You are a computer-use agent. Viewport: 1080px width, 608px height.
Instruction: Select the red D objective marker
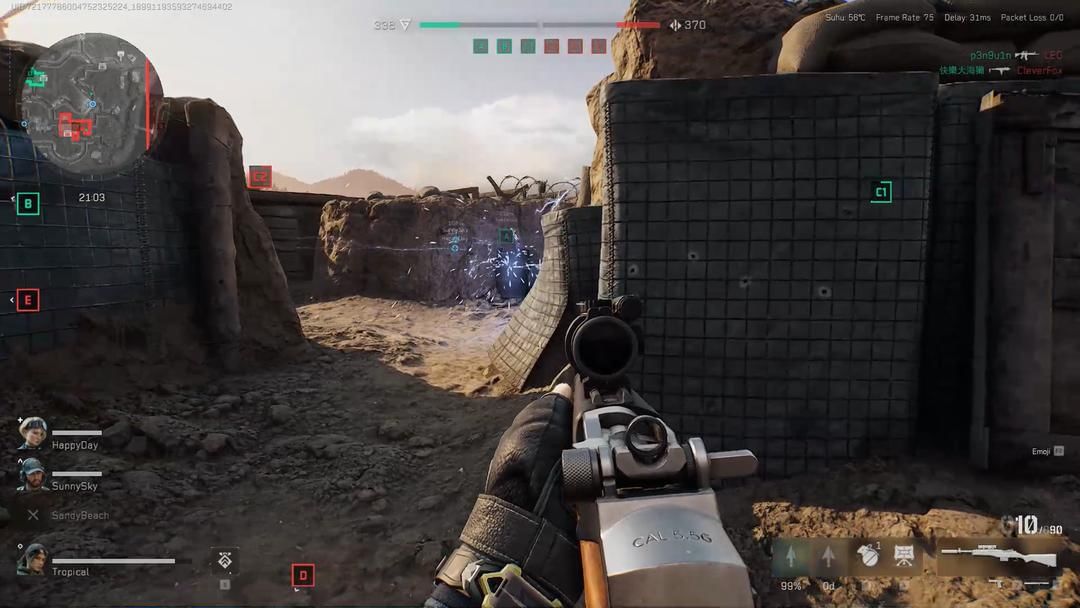point(303,575)
